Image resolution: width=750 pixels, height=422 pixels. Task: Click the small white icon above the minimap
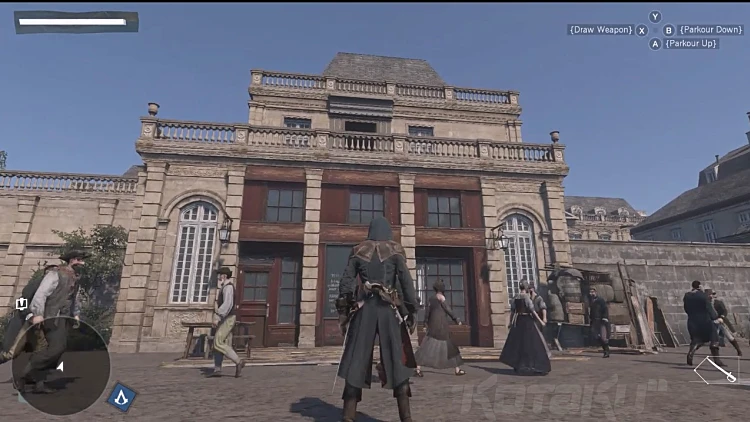[x=21, y=304]
